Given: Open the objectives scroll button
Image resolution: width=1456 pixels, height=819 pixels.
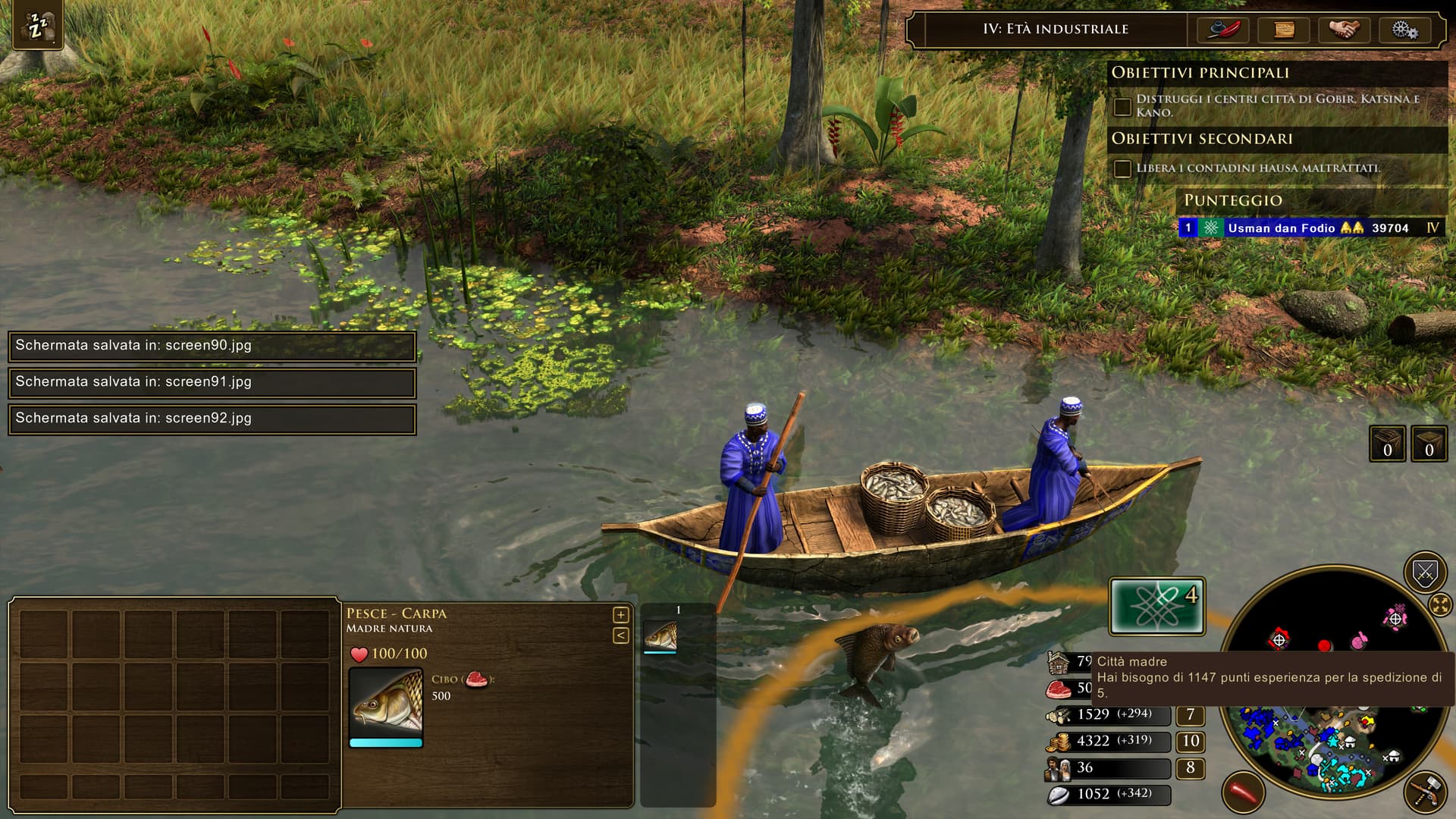Looking at the screenshot, I should [1284, 30].
